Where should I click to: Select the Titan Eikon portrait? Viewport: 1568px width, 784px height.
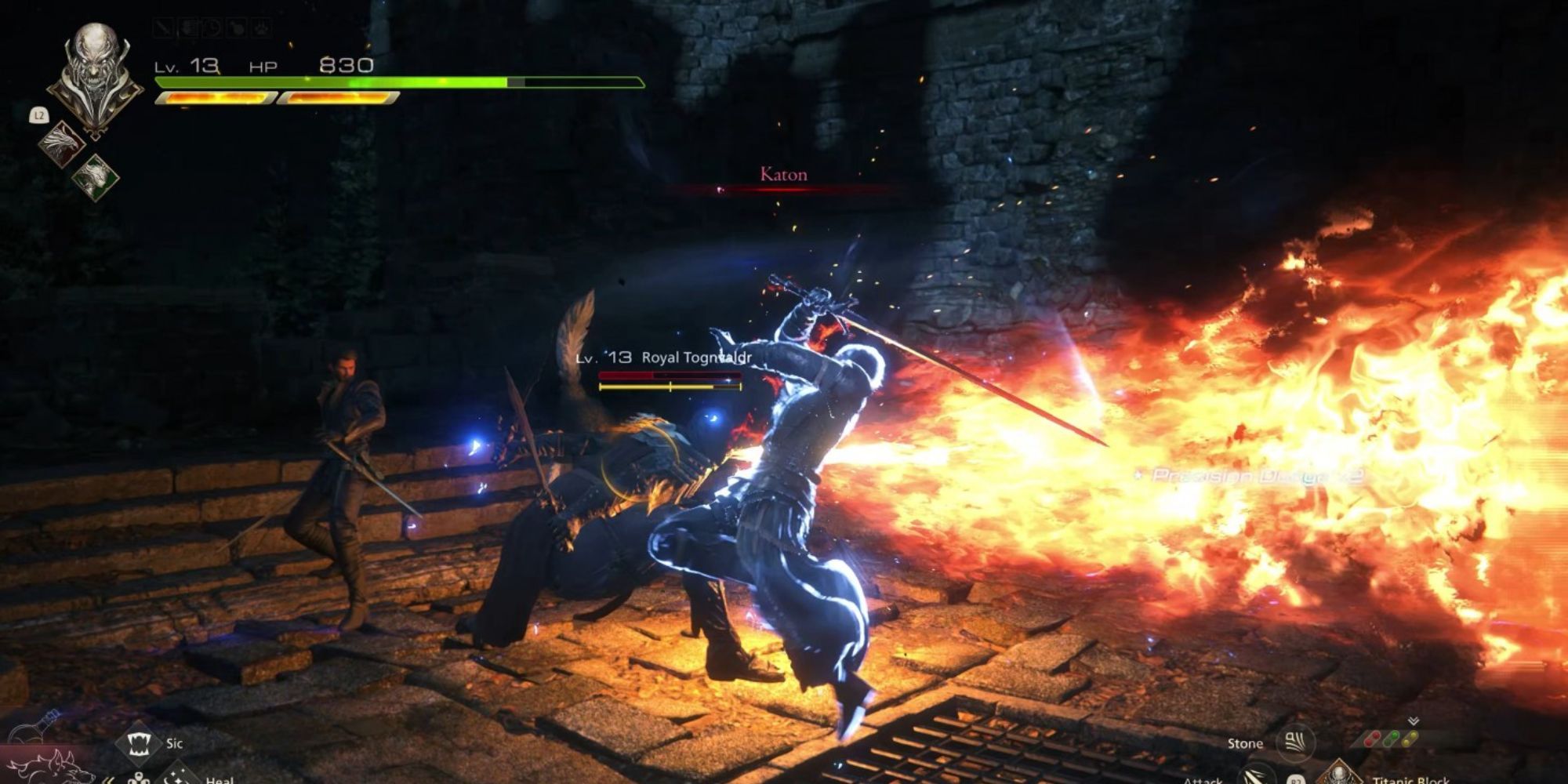(93, 74)
